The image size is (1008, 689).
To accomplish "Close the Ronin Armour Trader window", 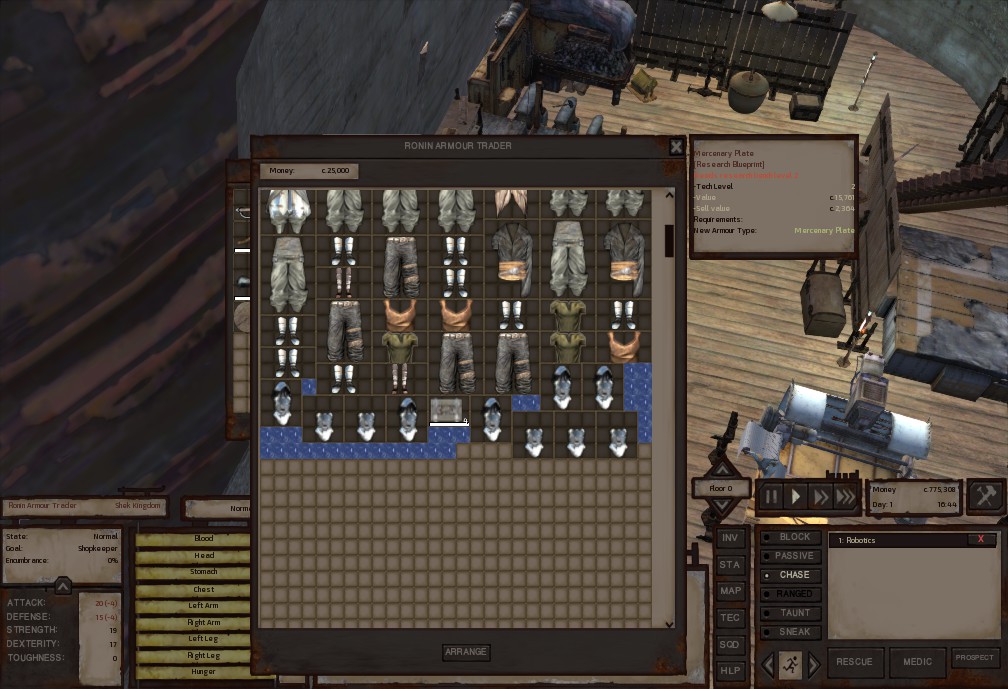I will (x=676, y=146).
